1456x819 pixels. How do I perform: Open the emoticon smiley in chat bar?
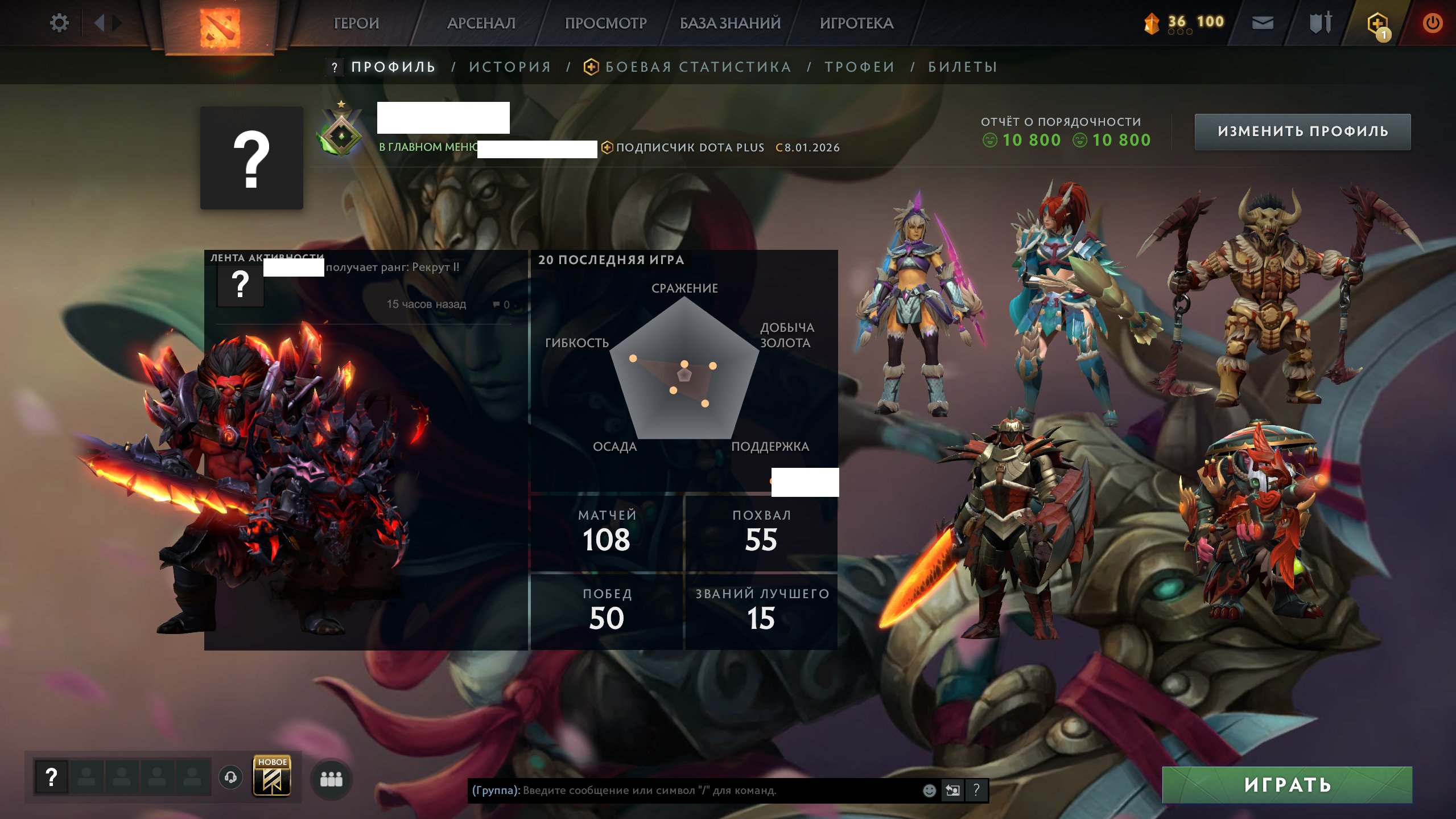click(929, 790)
